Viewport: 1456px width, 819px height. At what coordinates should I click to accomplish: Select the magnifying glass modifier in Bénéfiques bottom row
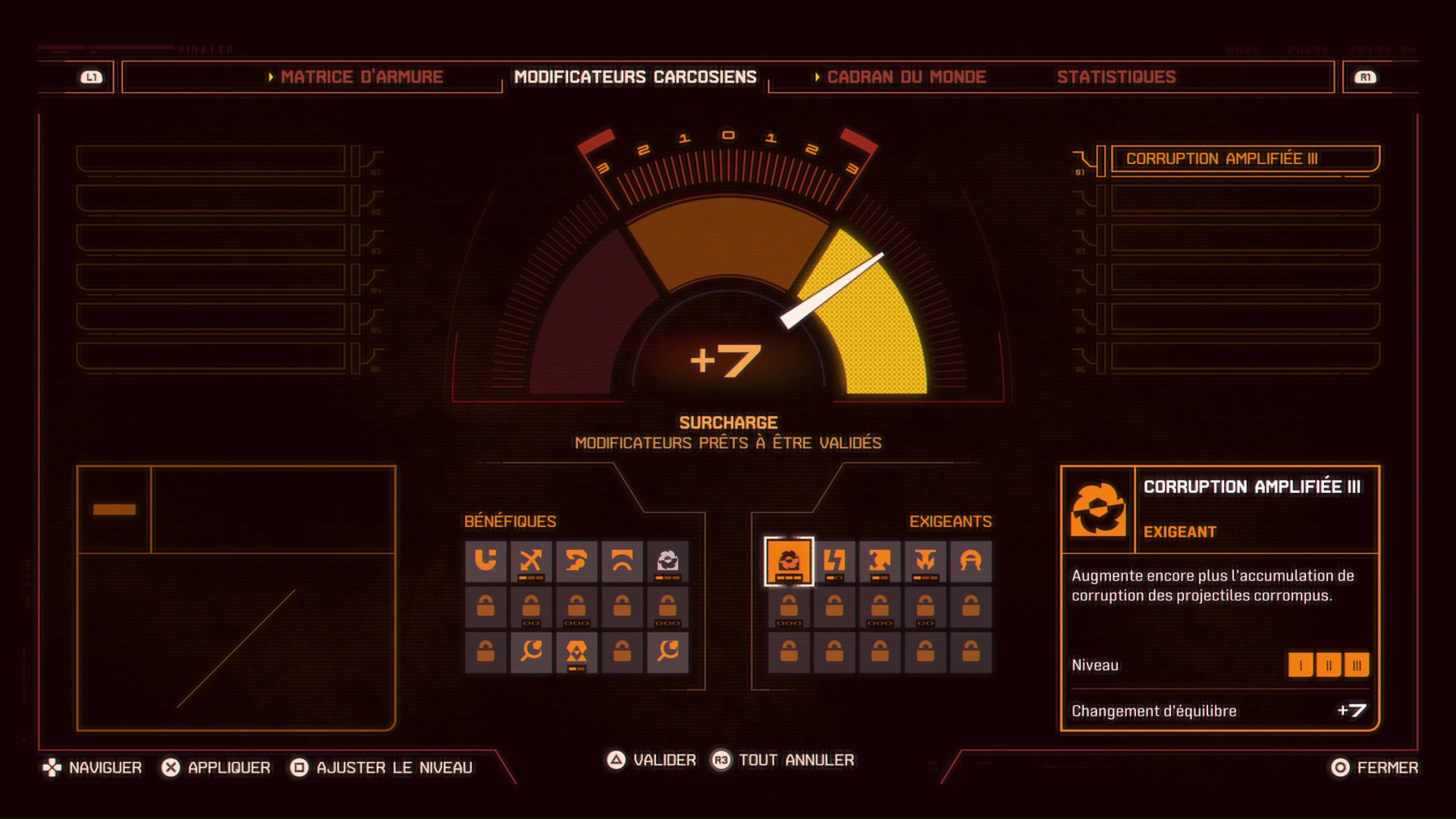pyautogui.click(x=529, y=652)
